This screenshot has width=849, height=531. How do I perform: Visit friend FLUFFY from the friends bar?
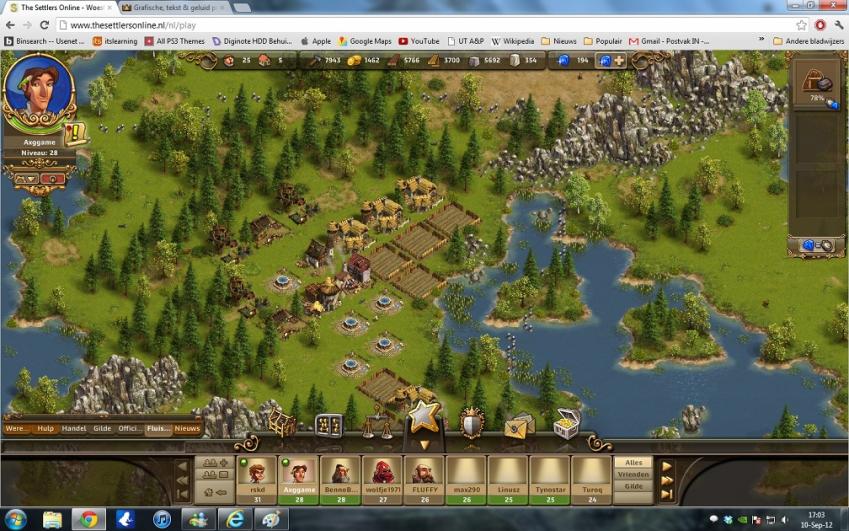tap(423, 475)
